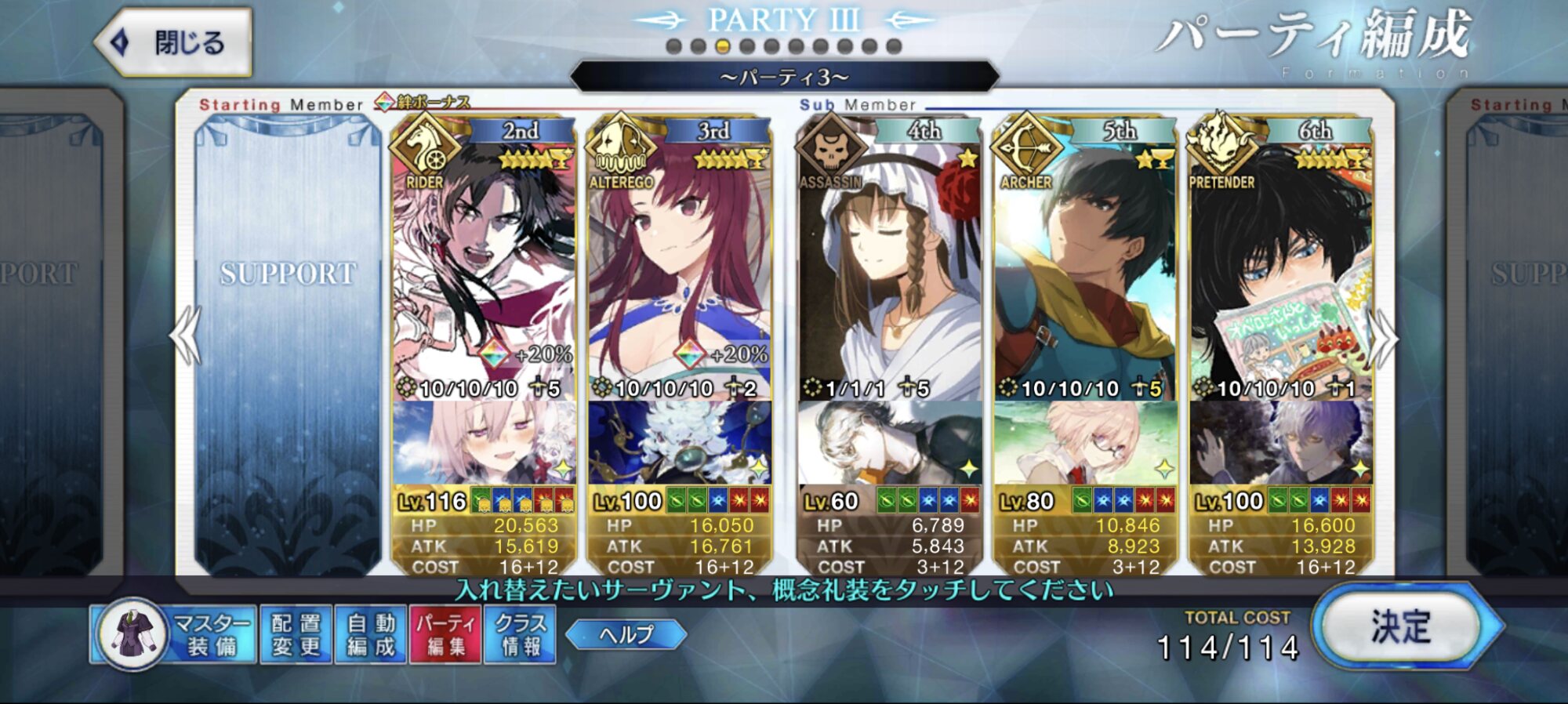Open パーティ編集 party edit
The height and width of the screenshot is (704, 1568).
(445, 634)
